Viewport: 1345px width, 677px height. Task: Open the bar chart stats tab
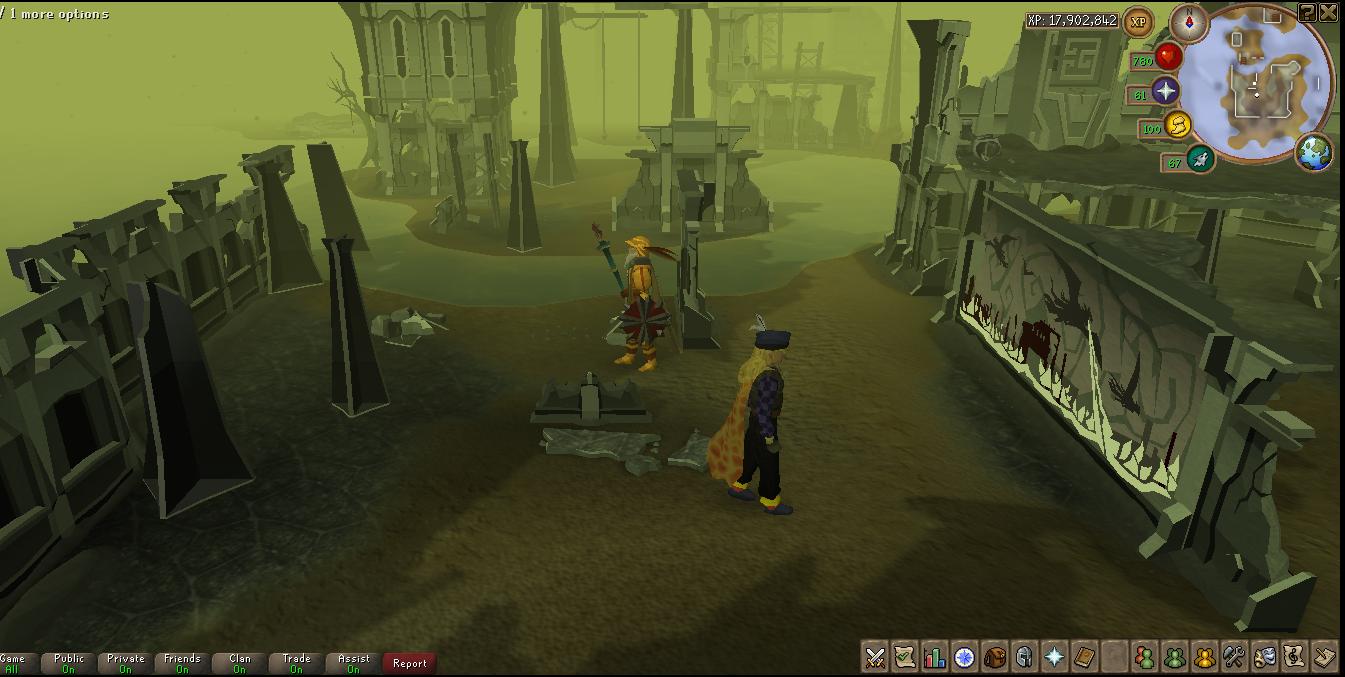[935, 657]
